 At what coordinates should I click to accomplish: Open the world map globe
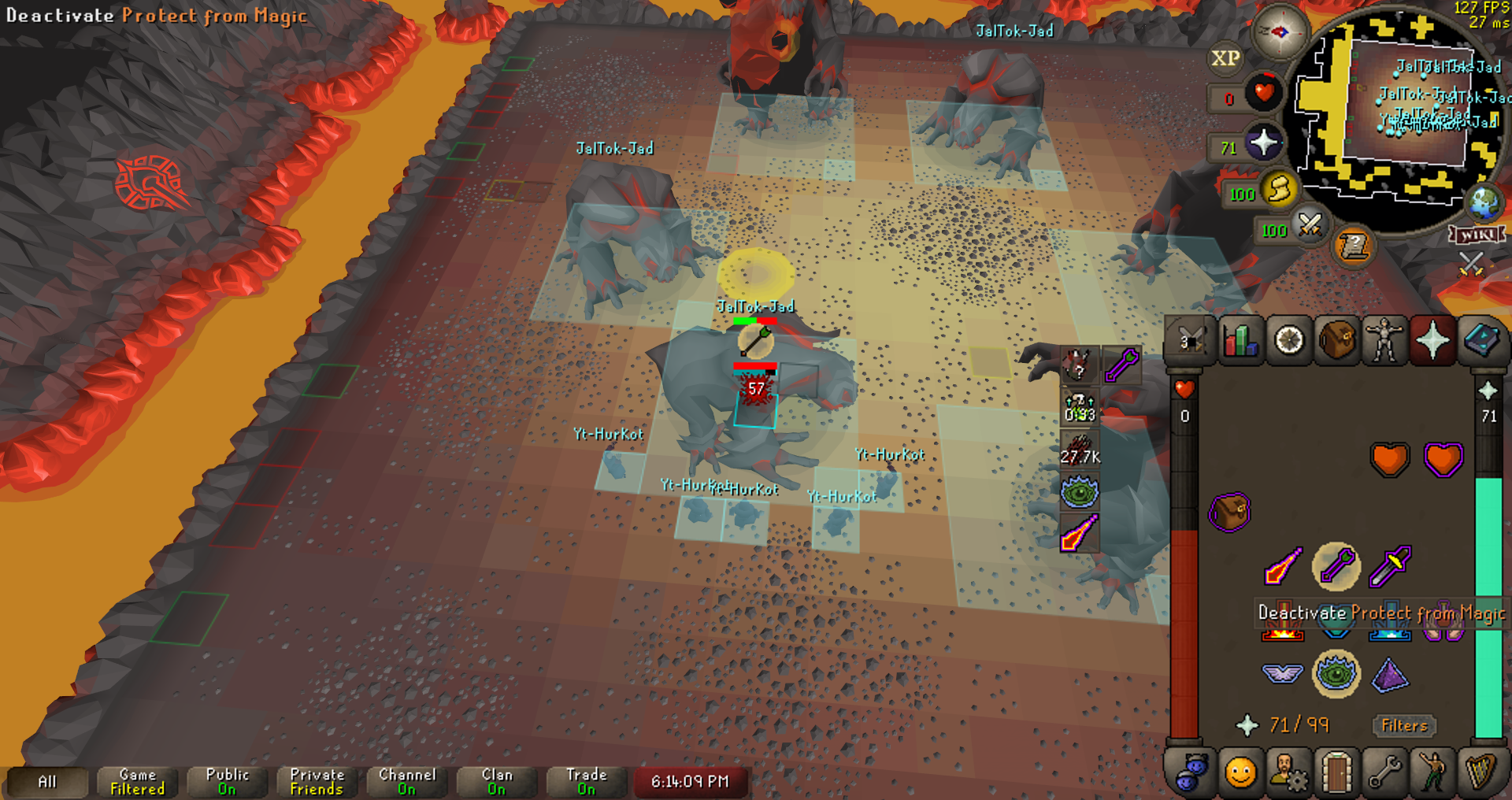pyautogui.click(x=1484, y=202)
